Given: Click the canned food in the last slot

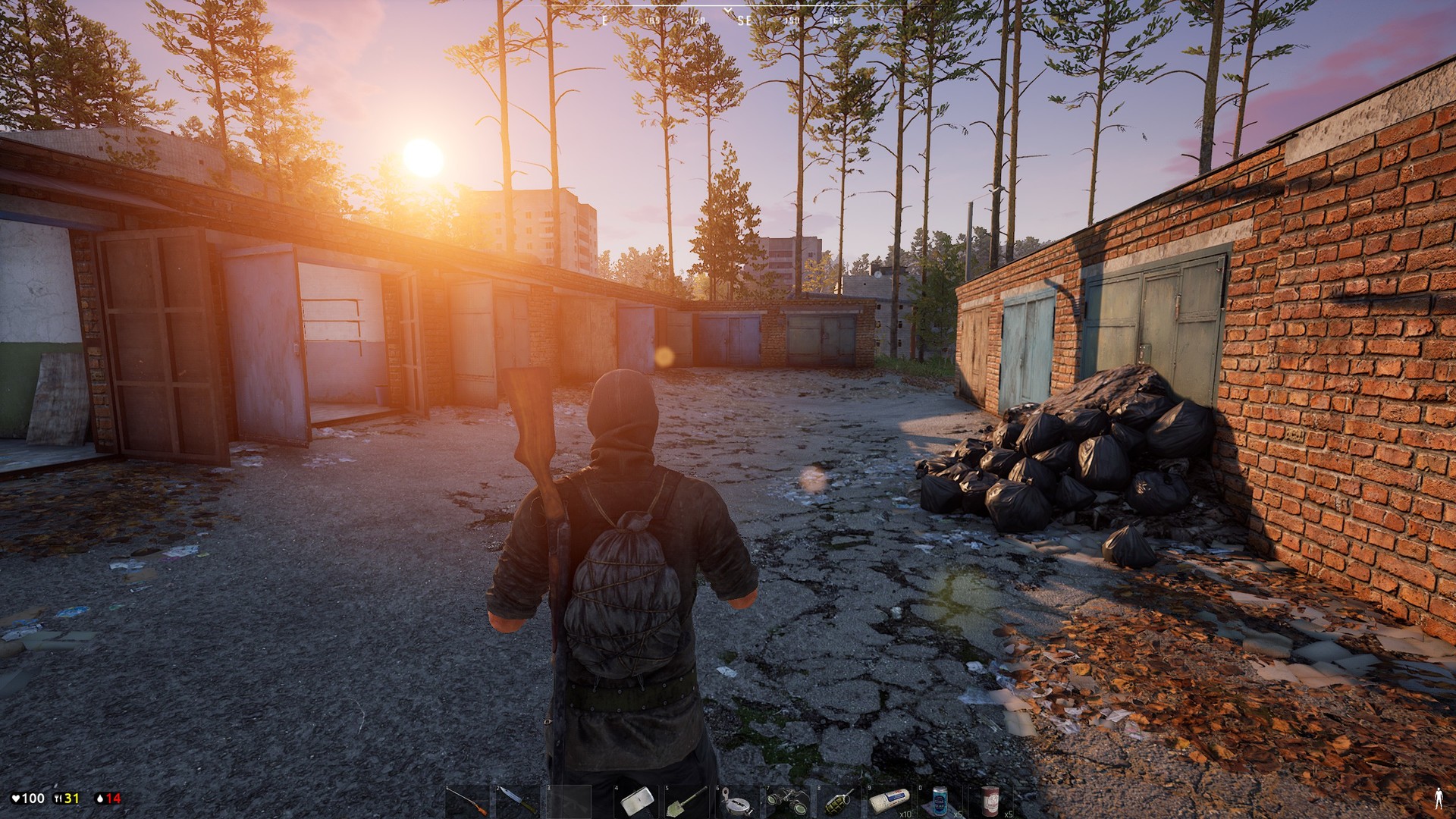Looking at the screenshot, I should (992, 800).
